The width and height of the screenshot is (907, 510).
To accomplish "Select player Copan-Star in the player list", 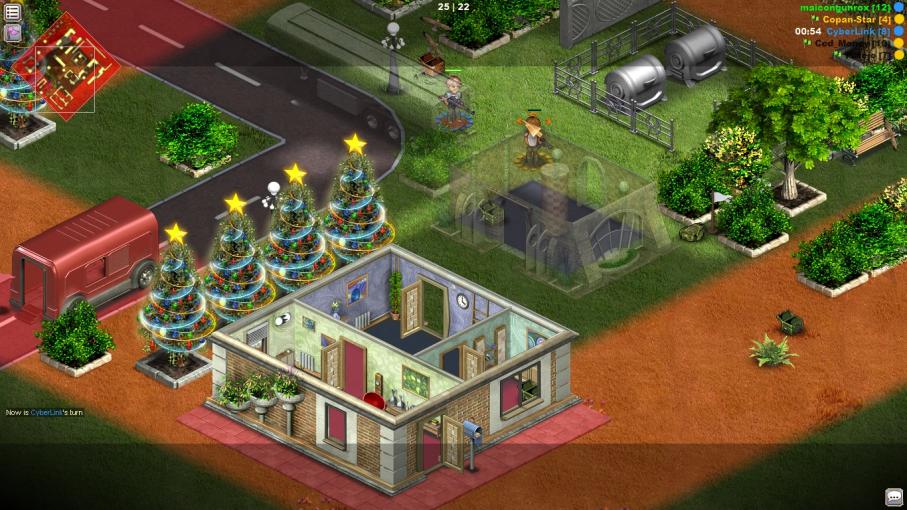I will click(x=856, y=19).
